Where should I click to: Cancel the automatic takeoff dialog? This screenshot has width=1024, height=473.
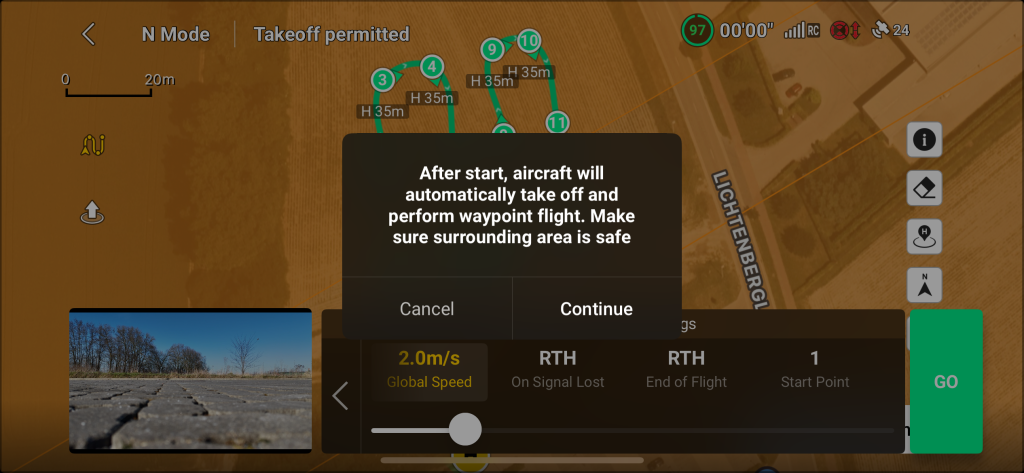427,309
